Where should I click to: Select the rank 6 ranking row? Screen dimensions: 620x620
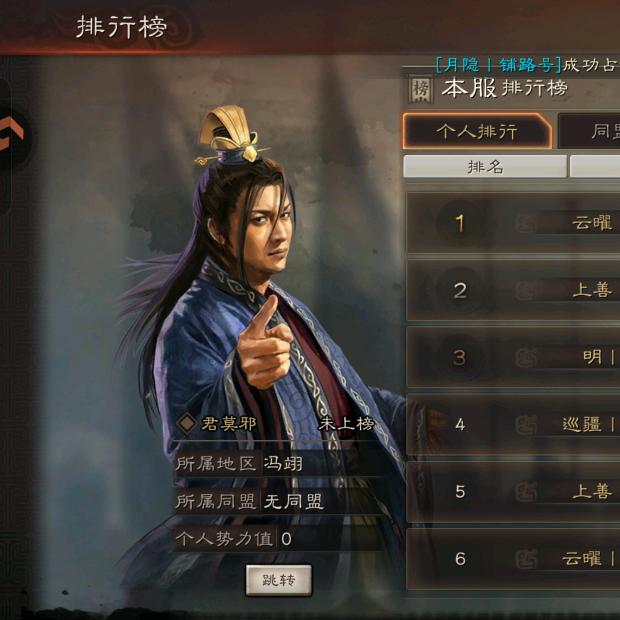[x=513, y=558]
